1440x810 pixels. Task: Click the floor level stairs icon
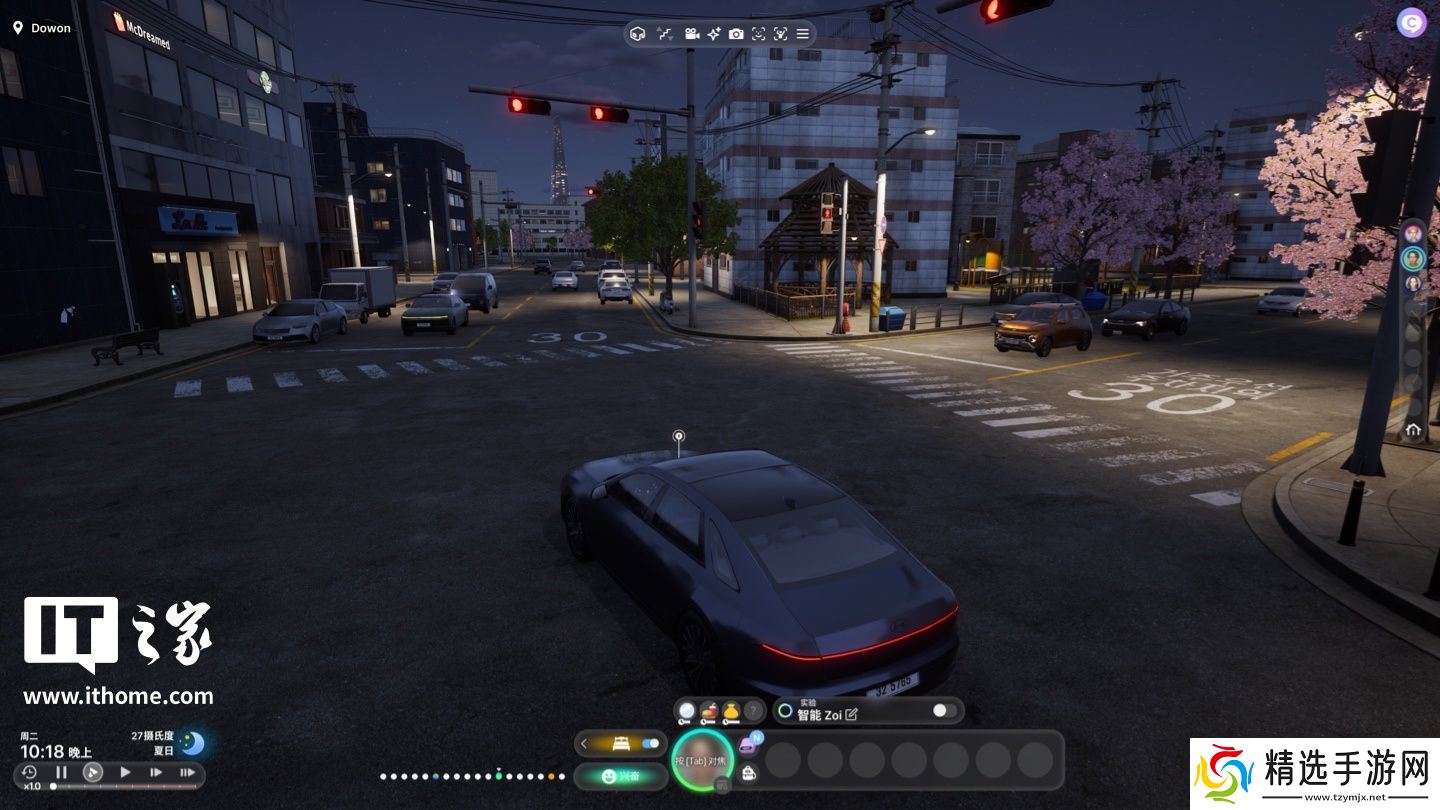[665, 34]
